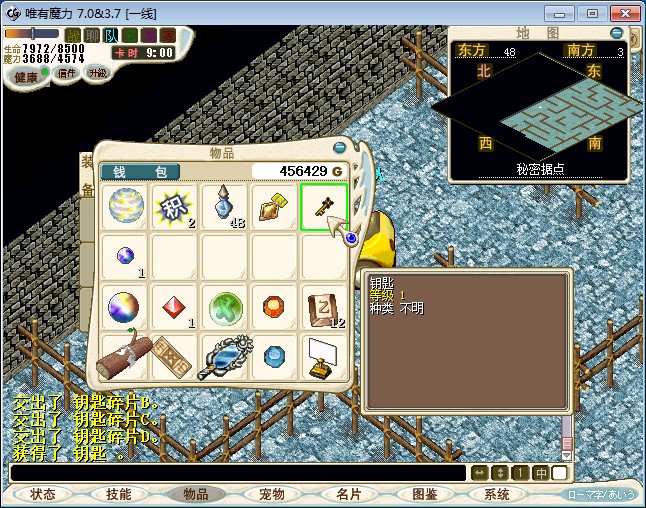Click the 升级 level-up button
The height and width of the screenshot is (508, 646).
97,73
